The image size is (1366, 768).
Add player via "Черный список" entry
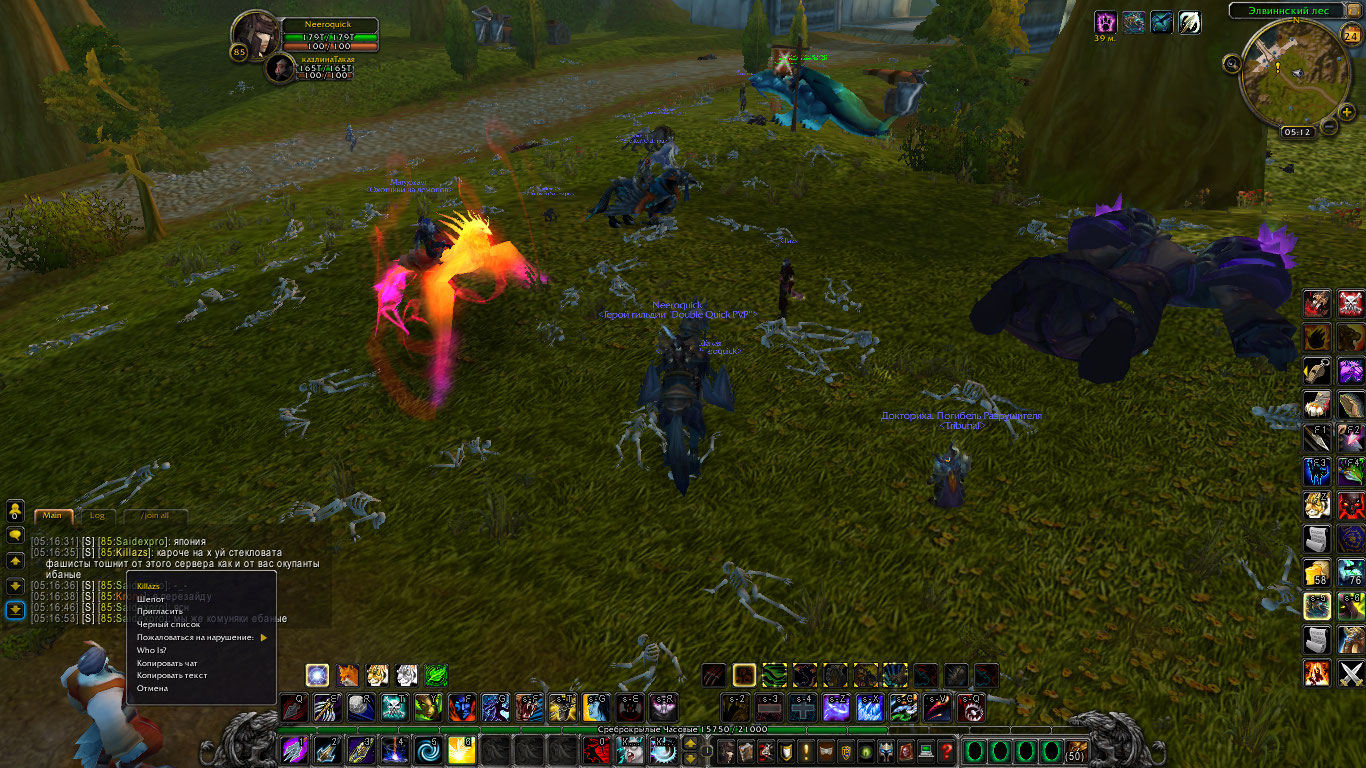click(169, 624)
